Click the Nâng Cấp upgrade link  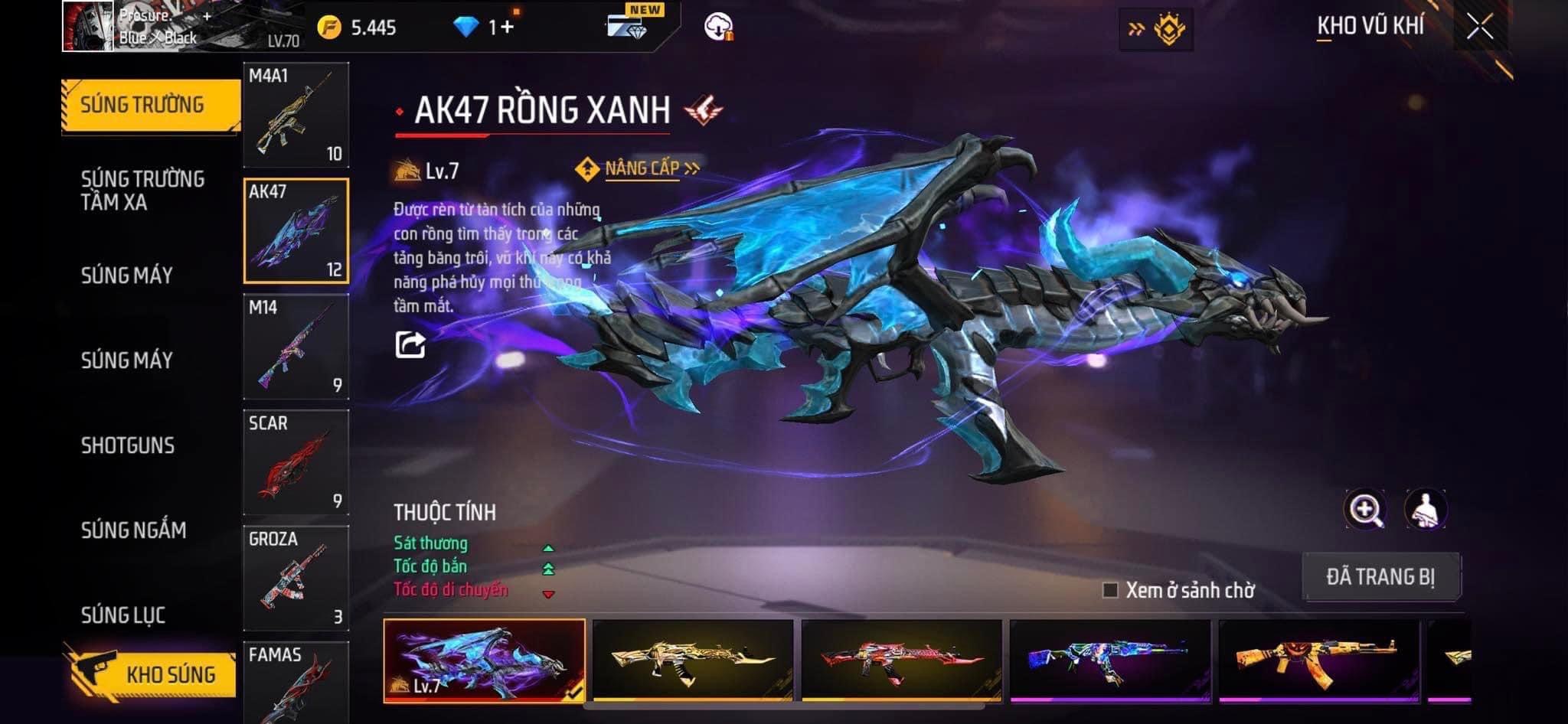click(x=642, y=168)
